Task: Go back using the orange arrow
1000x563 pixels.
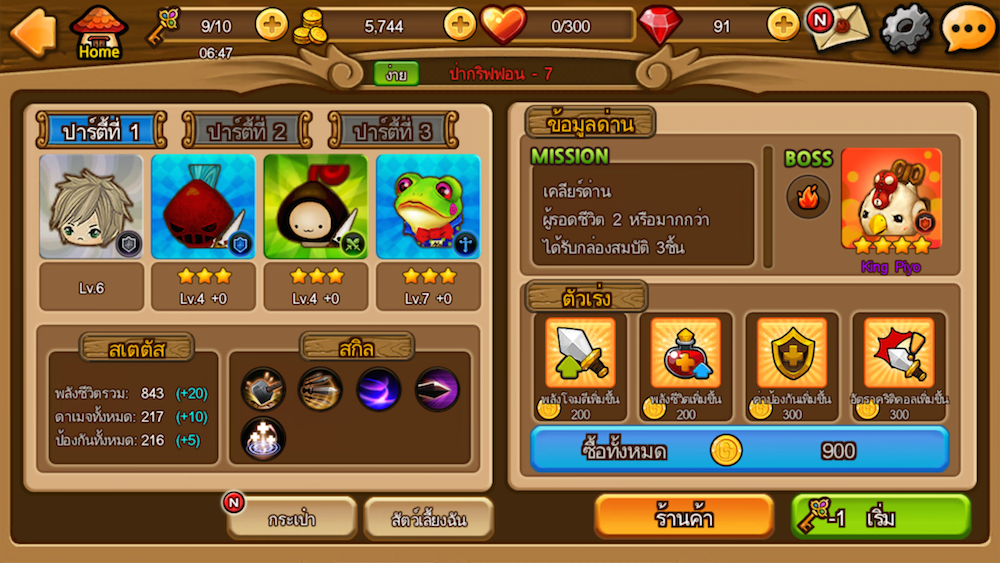Action: (31, 31)
